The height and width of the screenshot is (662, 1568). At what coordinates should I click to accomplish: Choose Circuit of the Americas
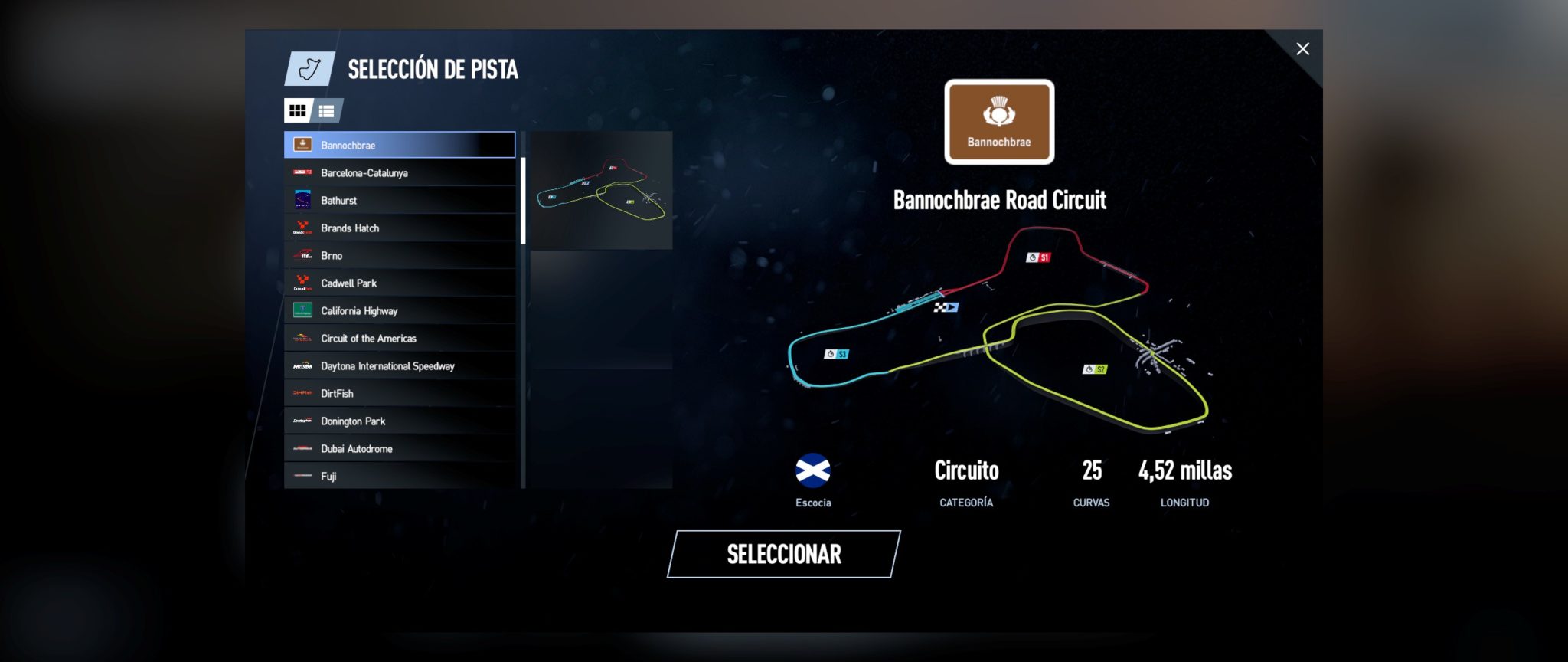(399, 339)
